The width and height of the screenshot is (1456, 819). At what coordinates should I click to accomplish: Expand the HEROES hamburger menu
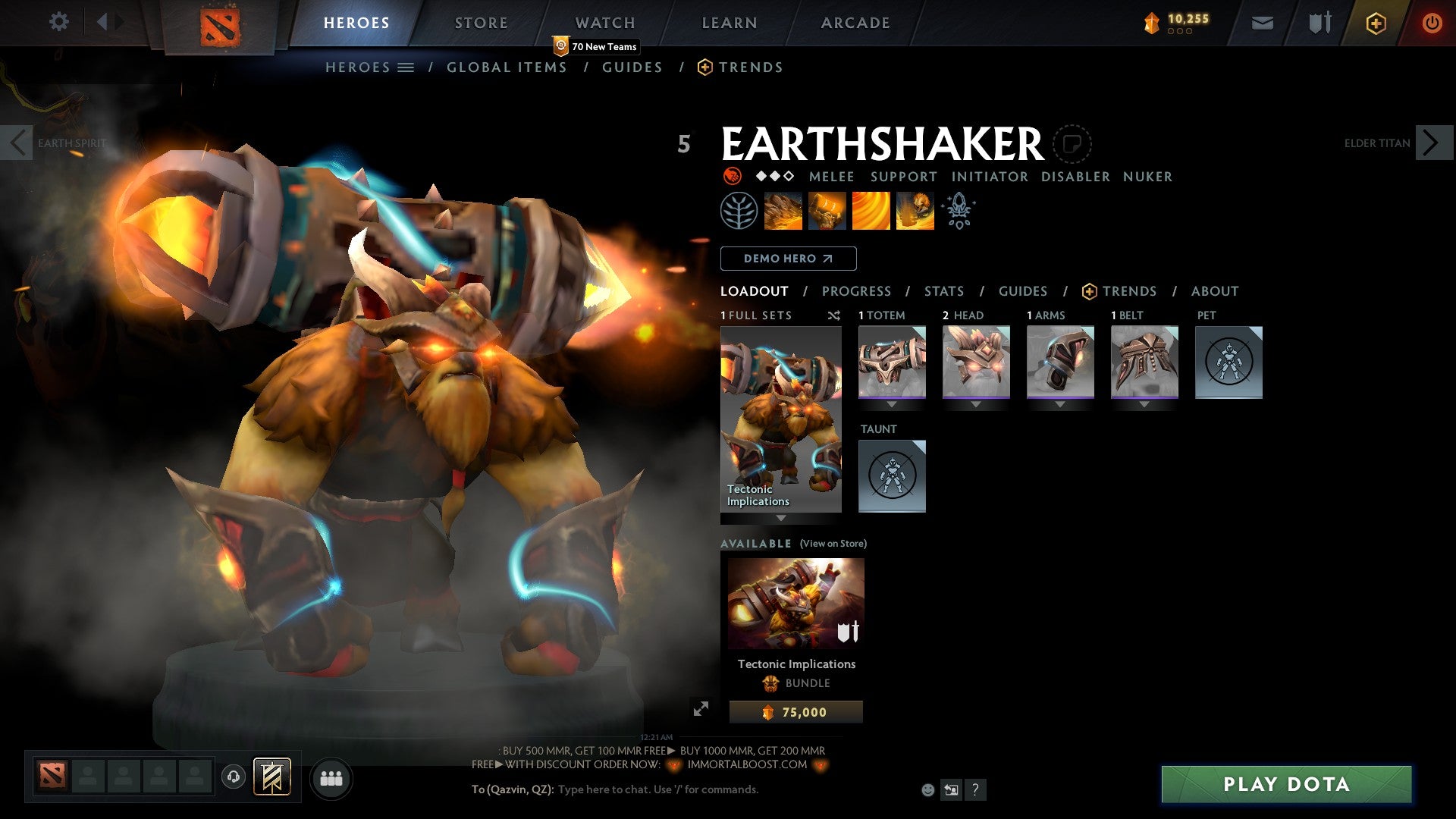[406, 67]
